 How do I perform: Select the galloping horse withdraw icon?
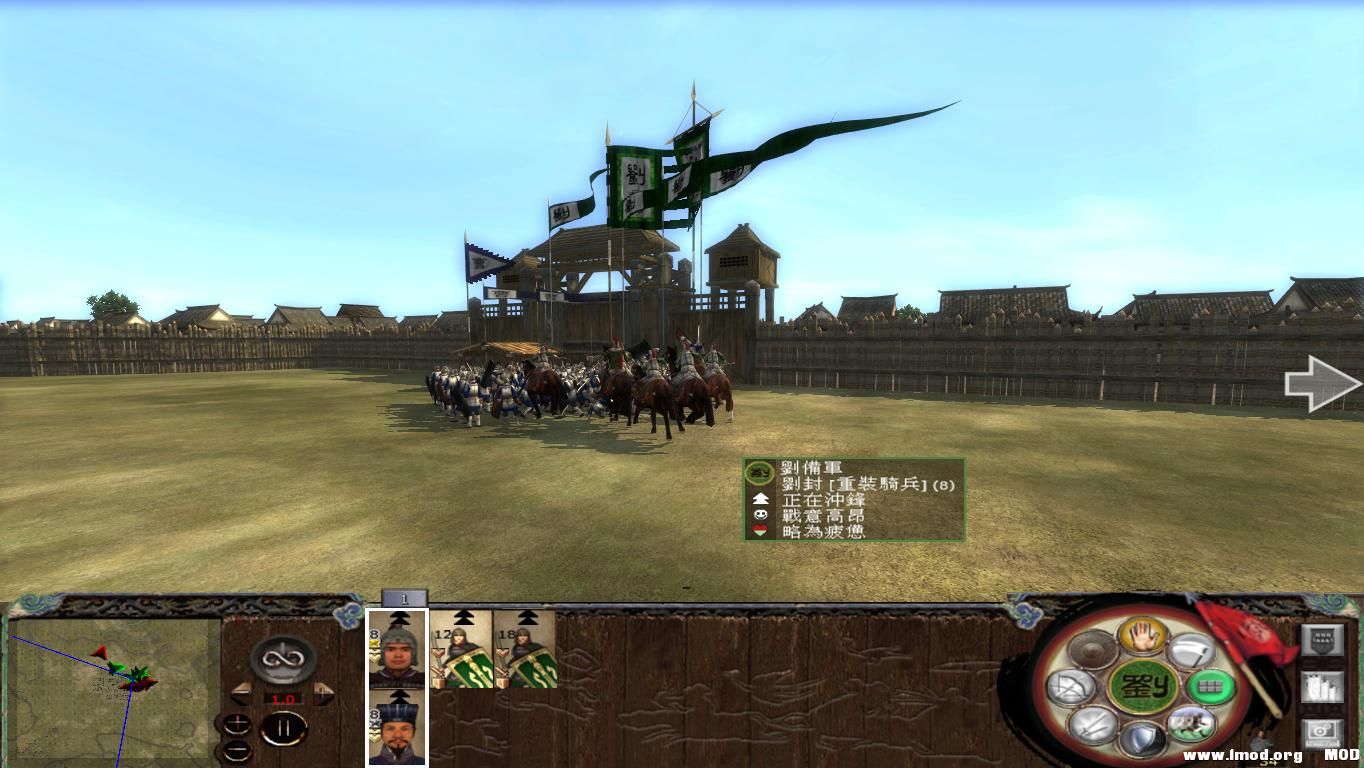tap(1190, 724)
